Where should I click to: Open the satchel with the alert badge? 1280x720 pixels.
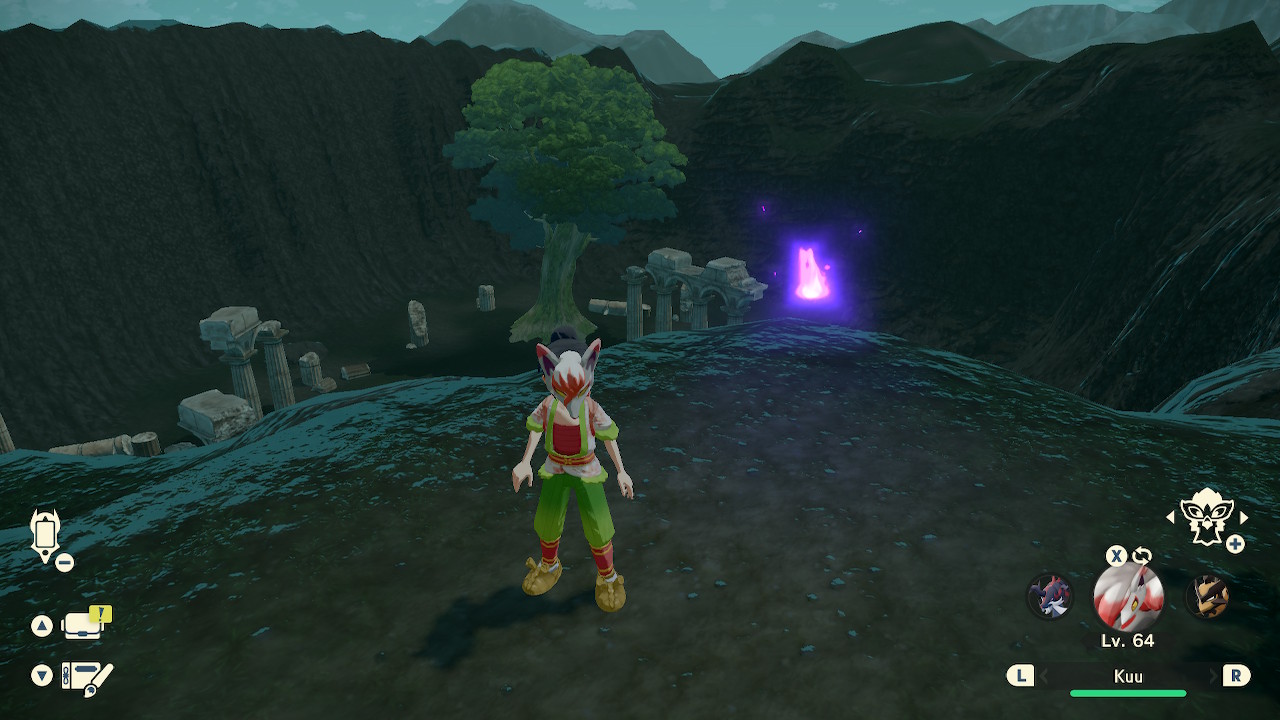(84, 626)
